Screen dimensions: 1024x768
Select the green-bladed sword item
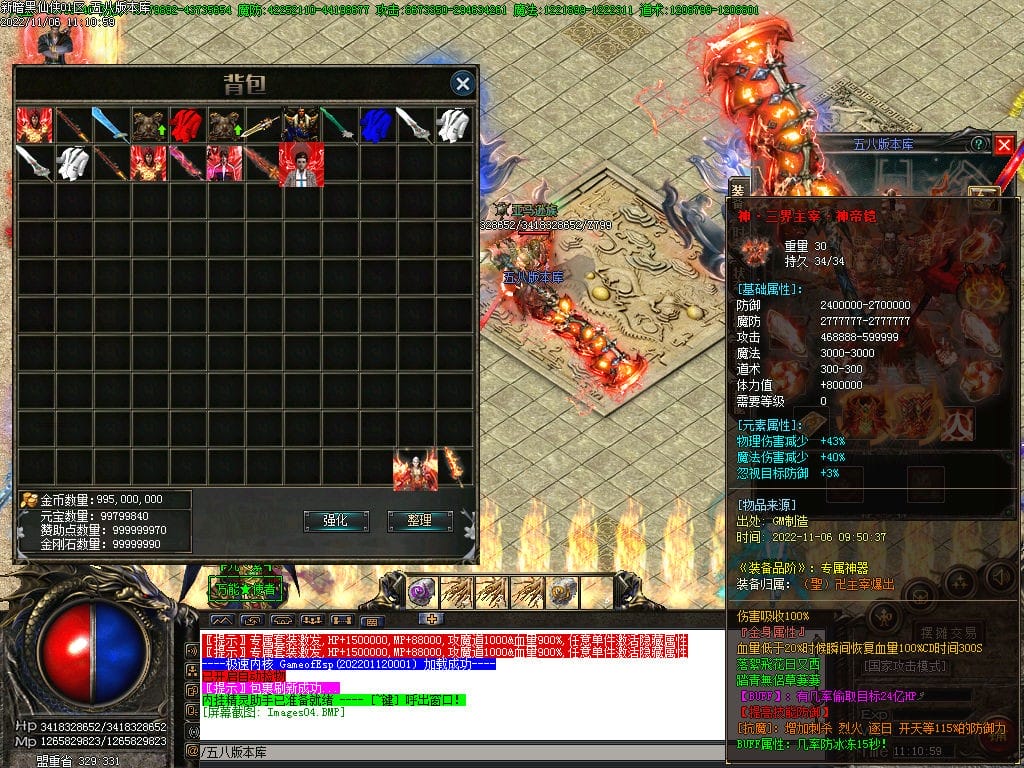pyautogui.click(x=338, y=125)
